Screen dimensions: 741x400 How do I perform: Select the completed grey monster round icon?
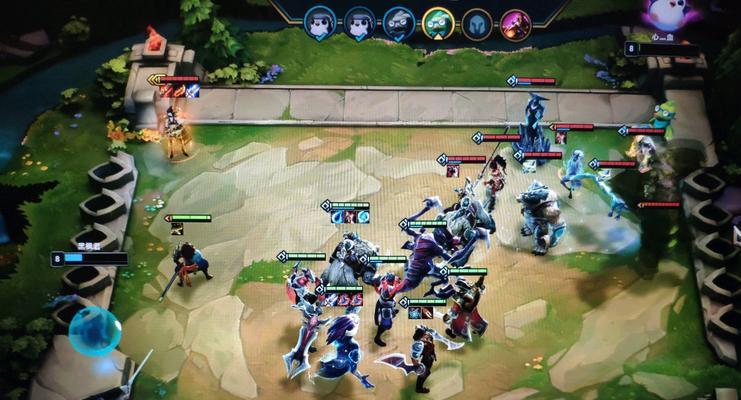(x=398, y=21)
